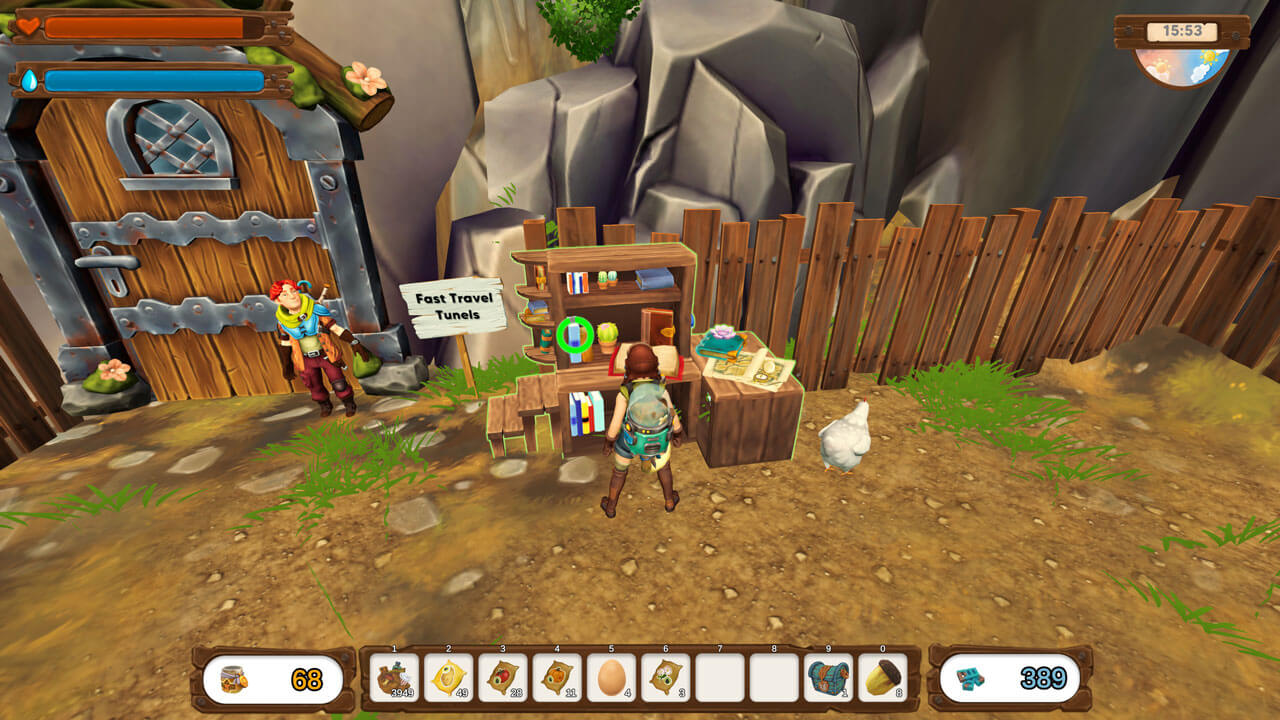This screenshot has width=1280, height=720.
Task: Select the red fruit seed bag
Action: click(502, 678)
